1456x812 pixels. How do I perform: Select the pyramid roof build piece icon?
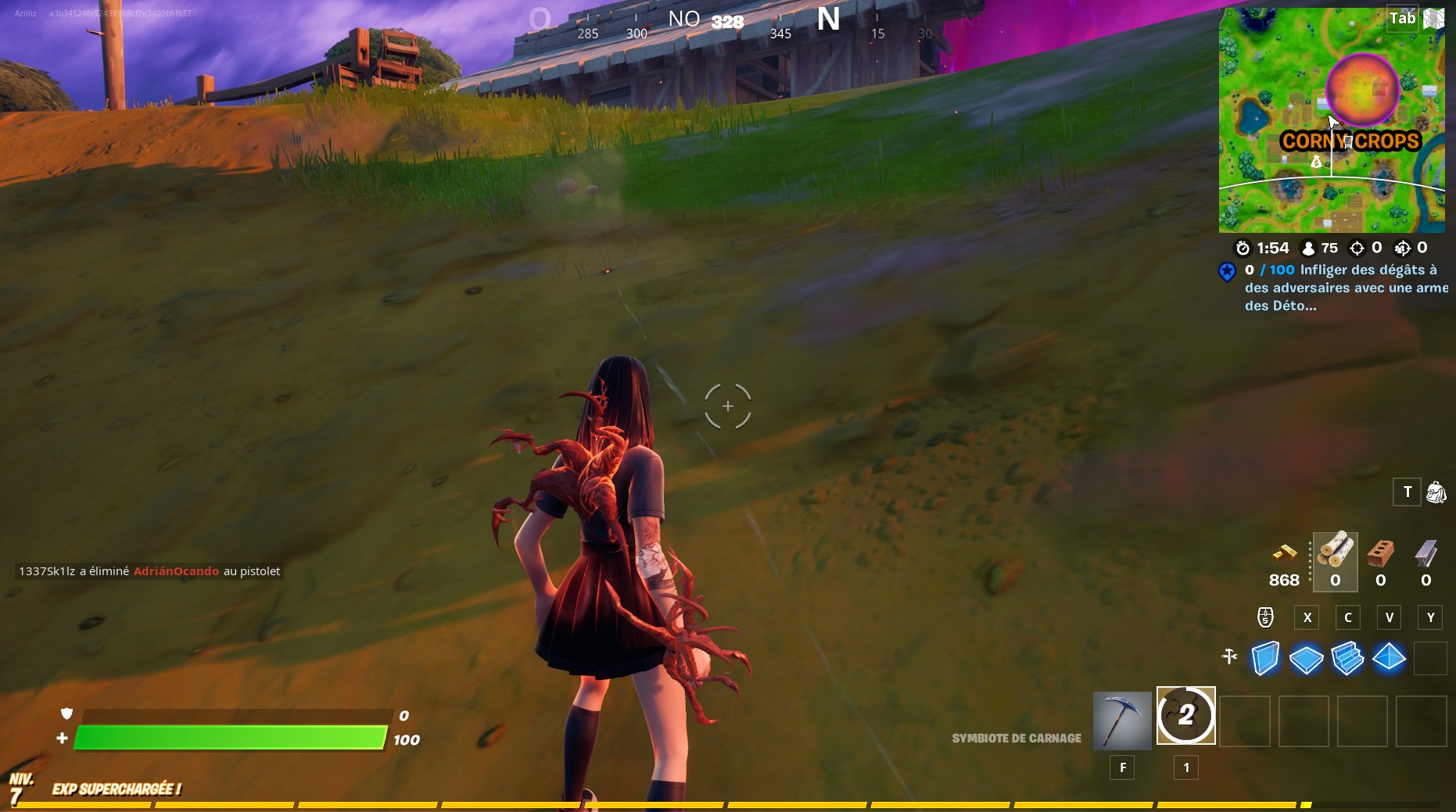[x=1390, y=658]
